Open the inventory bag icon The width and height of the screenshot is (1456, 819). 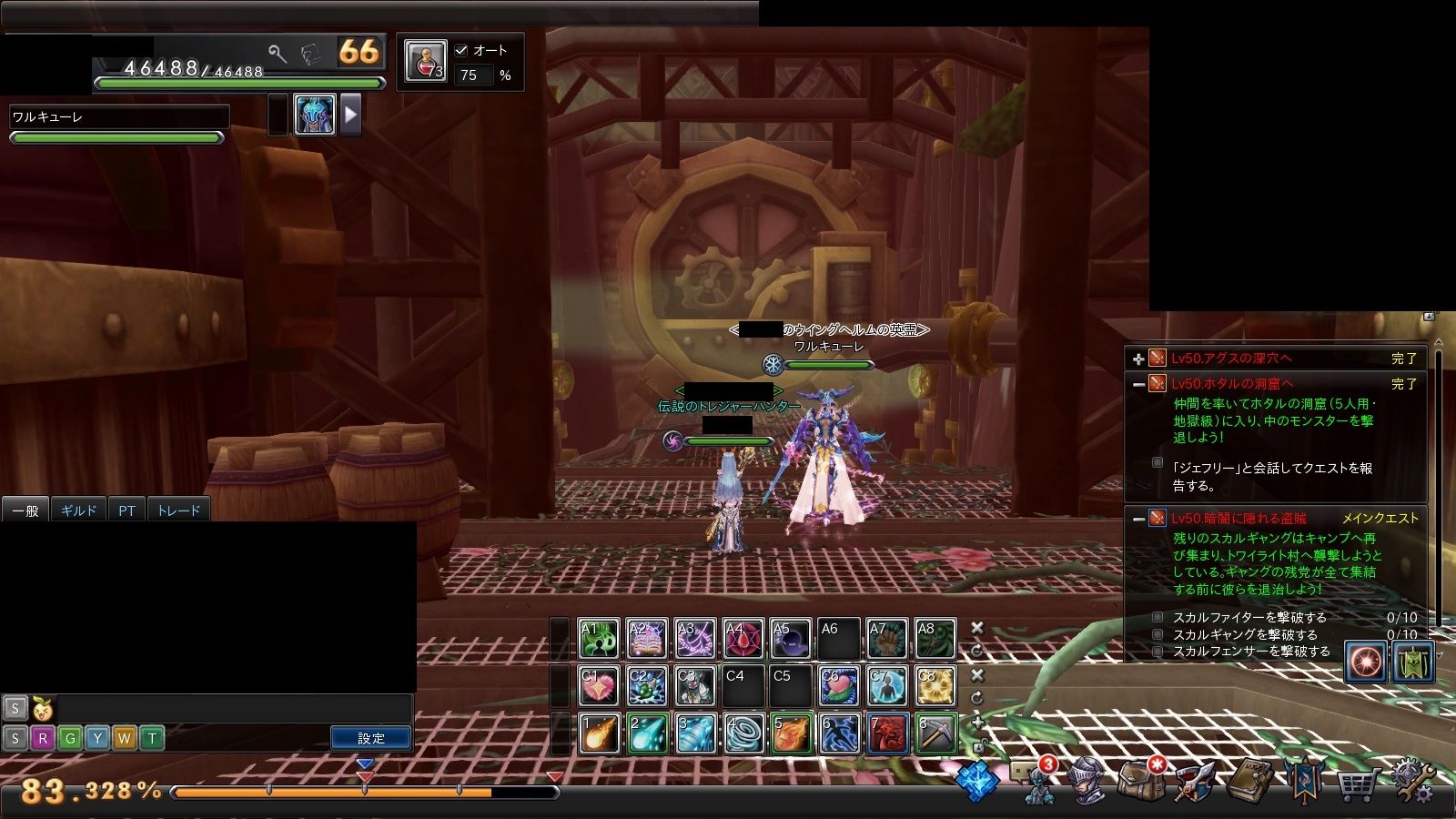(x=1141, y=781)
